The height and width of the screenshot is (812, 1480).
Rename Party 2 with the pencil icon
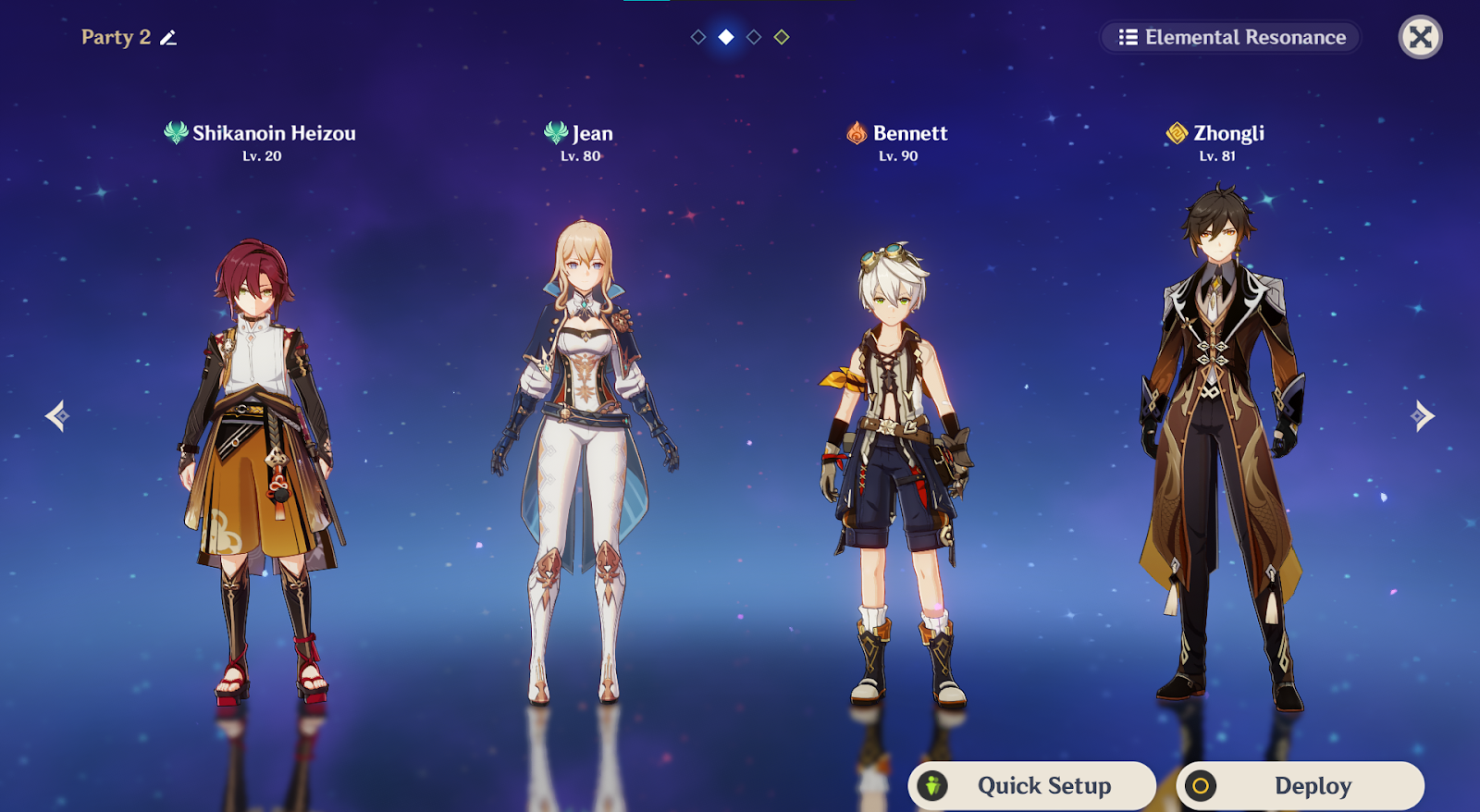[168, 38]
